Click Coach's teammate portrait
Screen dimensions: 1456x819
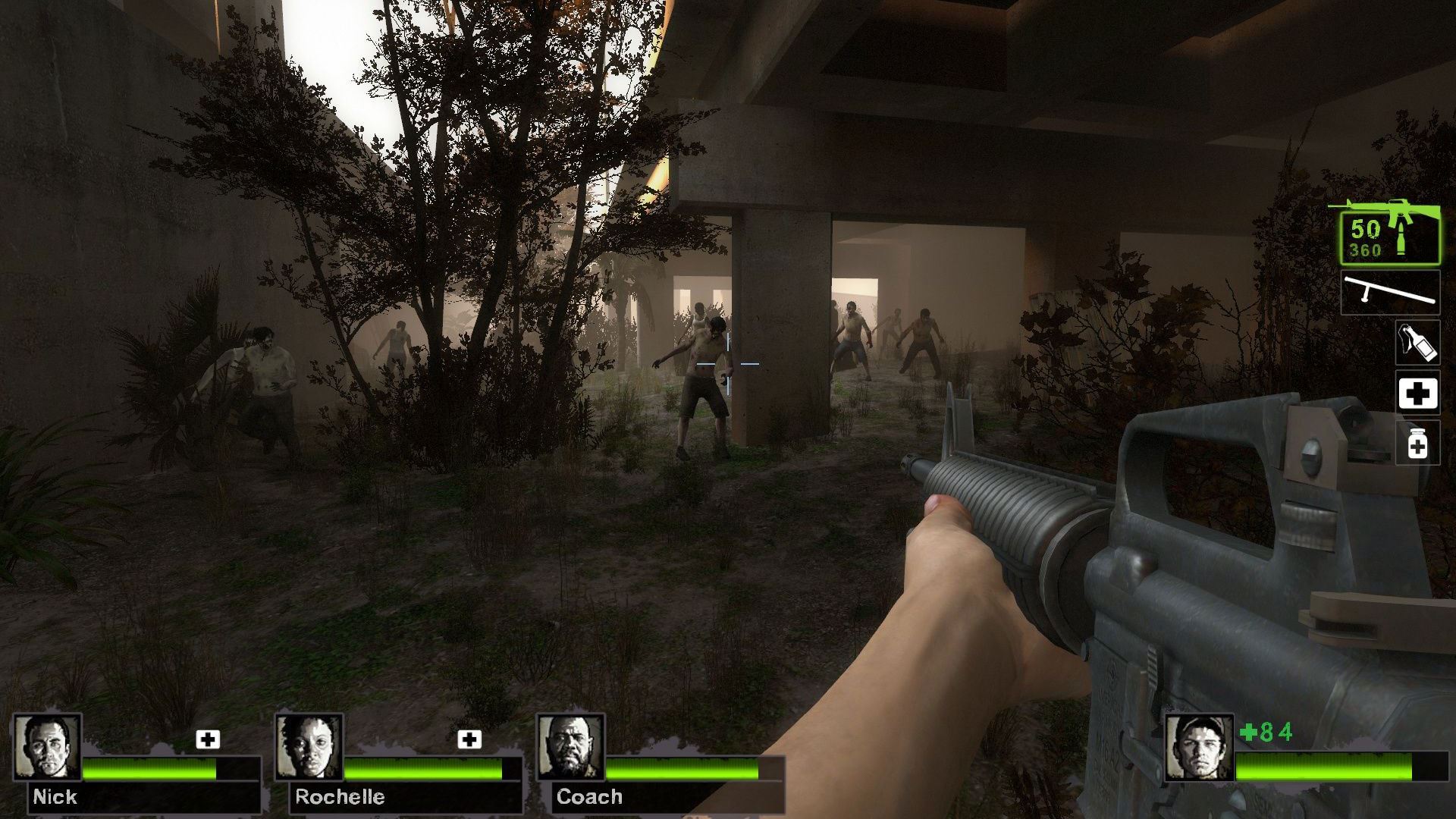[x=570, y=747]
